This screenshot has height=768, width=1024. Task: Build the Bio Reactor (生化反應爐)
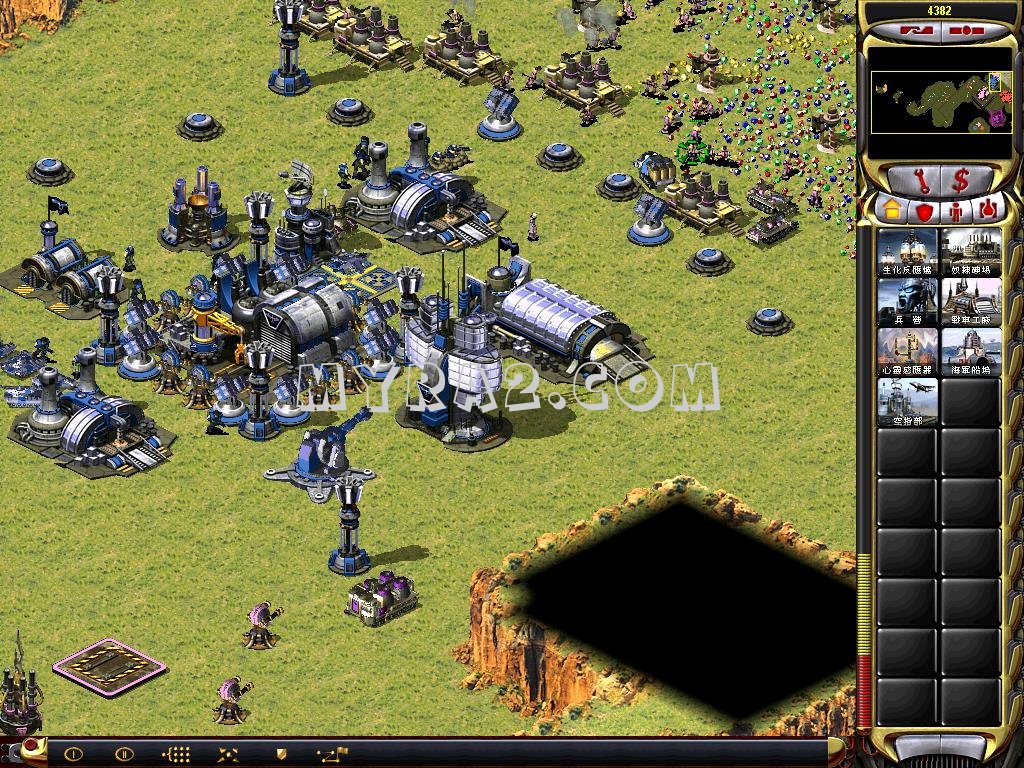pos(908,252)
